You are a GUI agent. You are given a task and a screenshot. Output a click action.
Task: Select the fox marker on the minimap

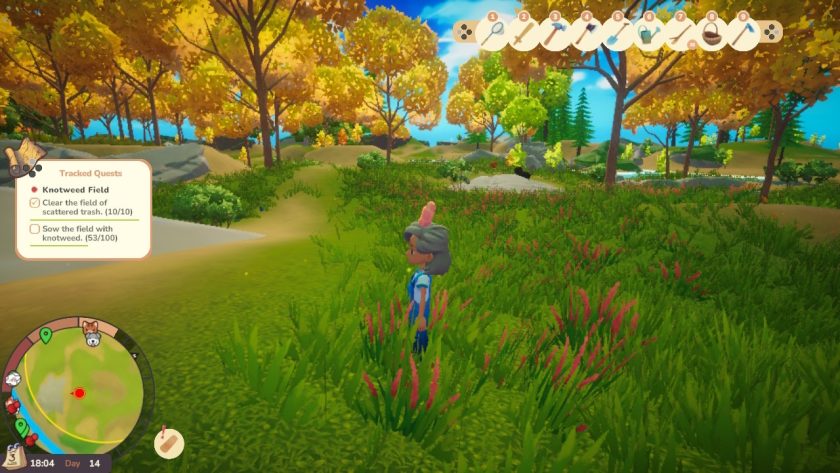(x=88, y=328)
